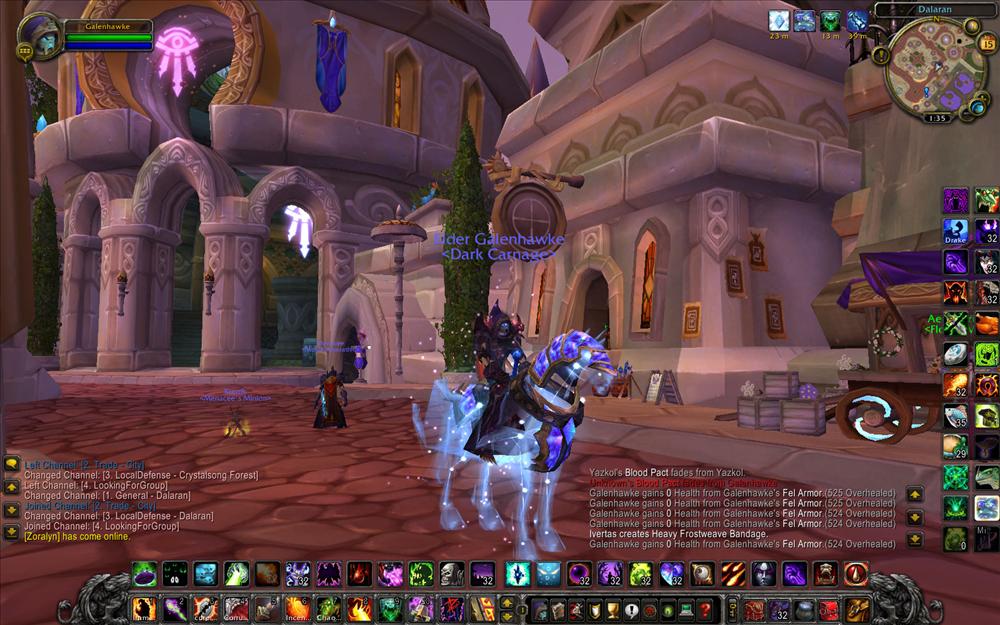Activate the skull-faced ability icon

pyautogui.click(x=452, y=574)
